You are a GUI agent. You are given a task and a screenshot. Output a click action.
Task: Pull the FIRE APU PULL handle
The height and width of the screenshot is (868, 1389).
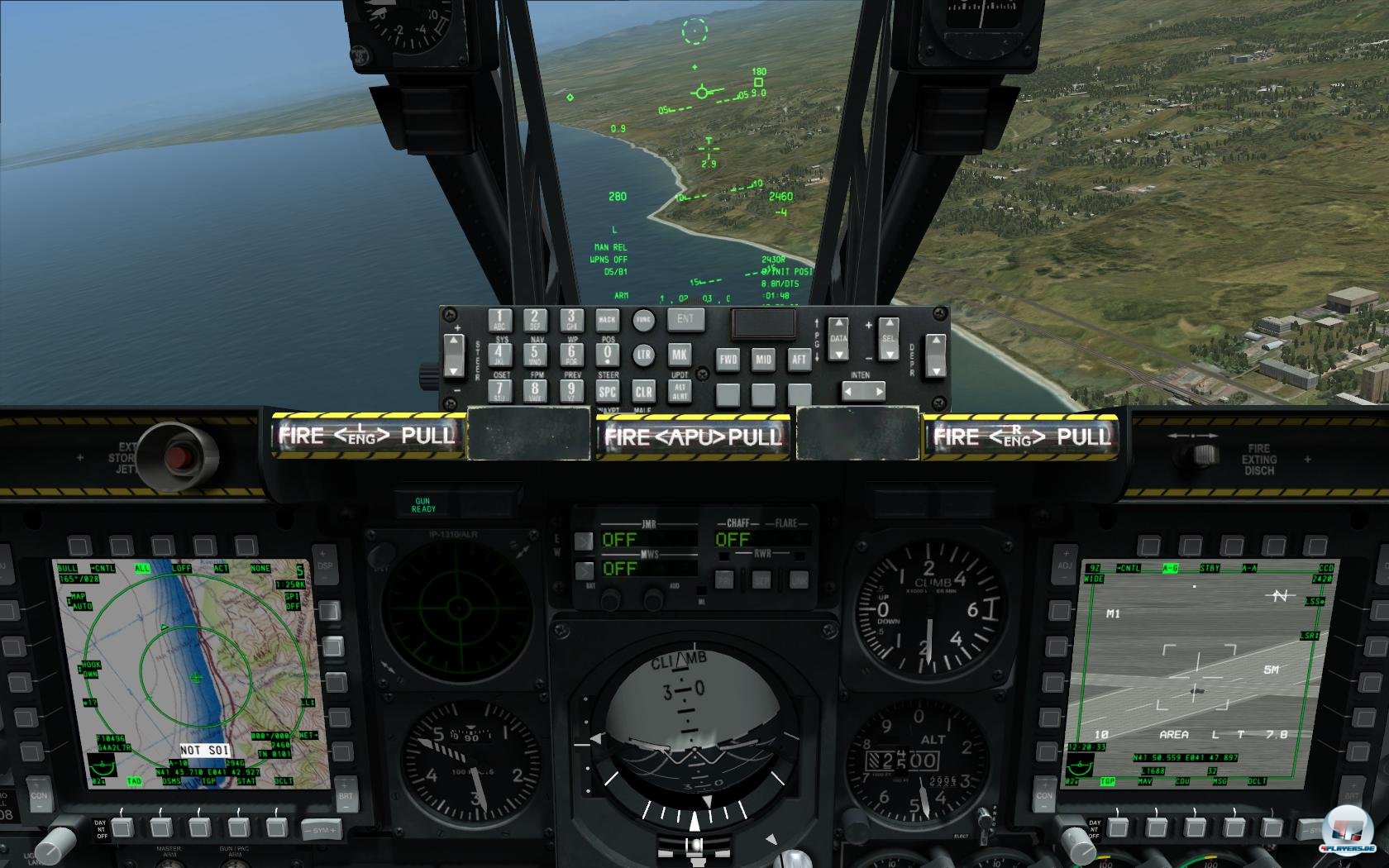[694, 438]
